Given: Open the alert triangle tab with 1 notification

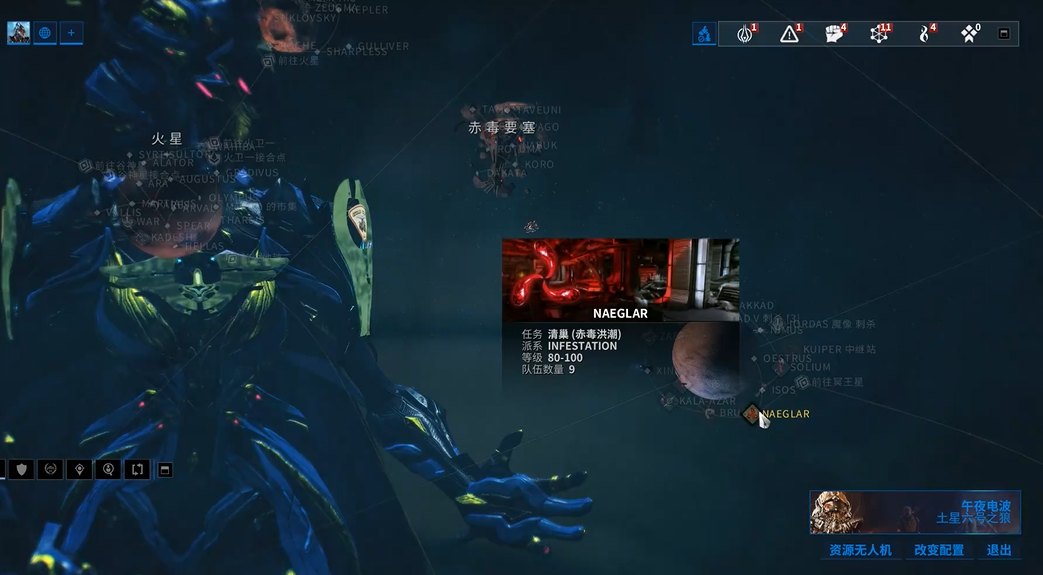Looking at the screenshot, I should point(790,34).
